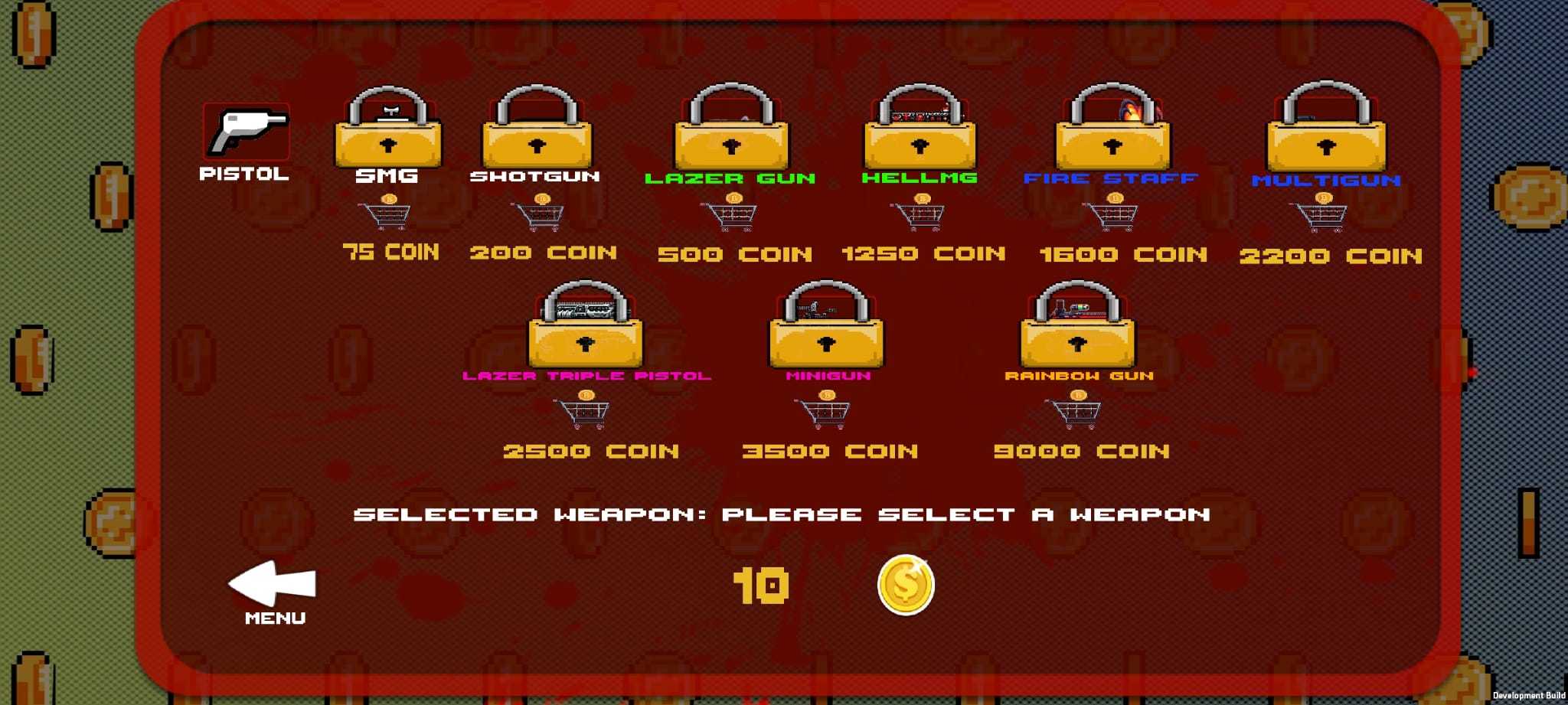The width and height of the screenshot is (1568, 705).
Task: Click the locked HellMG padlock icon
Action: (921, 129)
